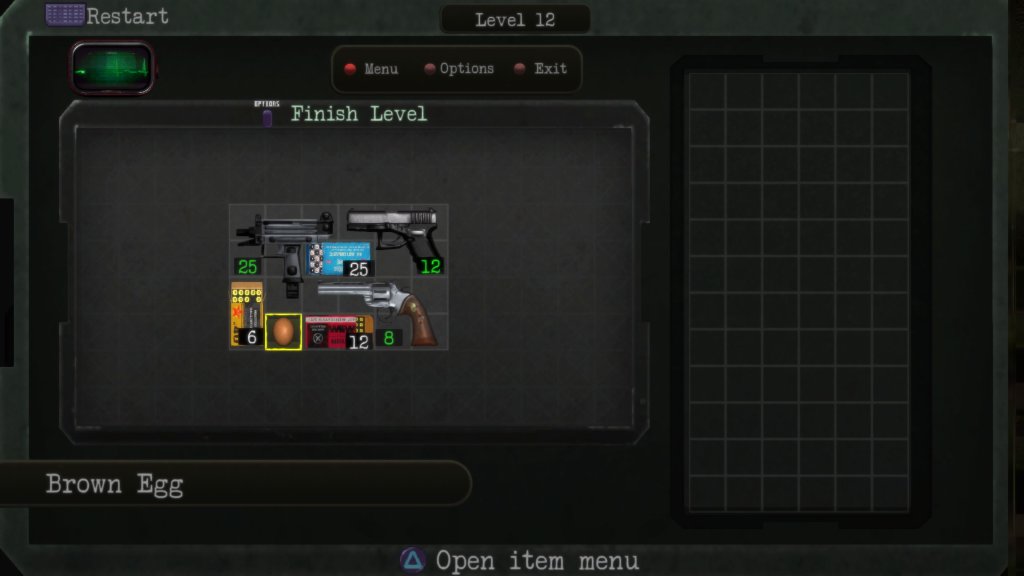Choose the highlighted Brown Egg

point(283,331)
